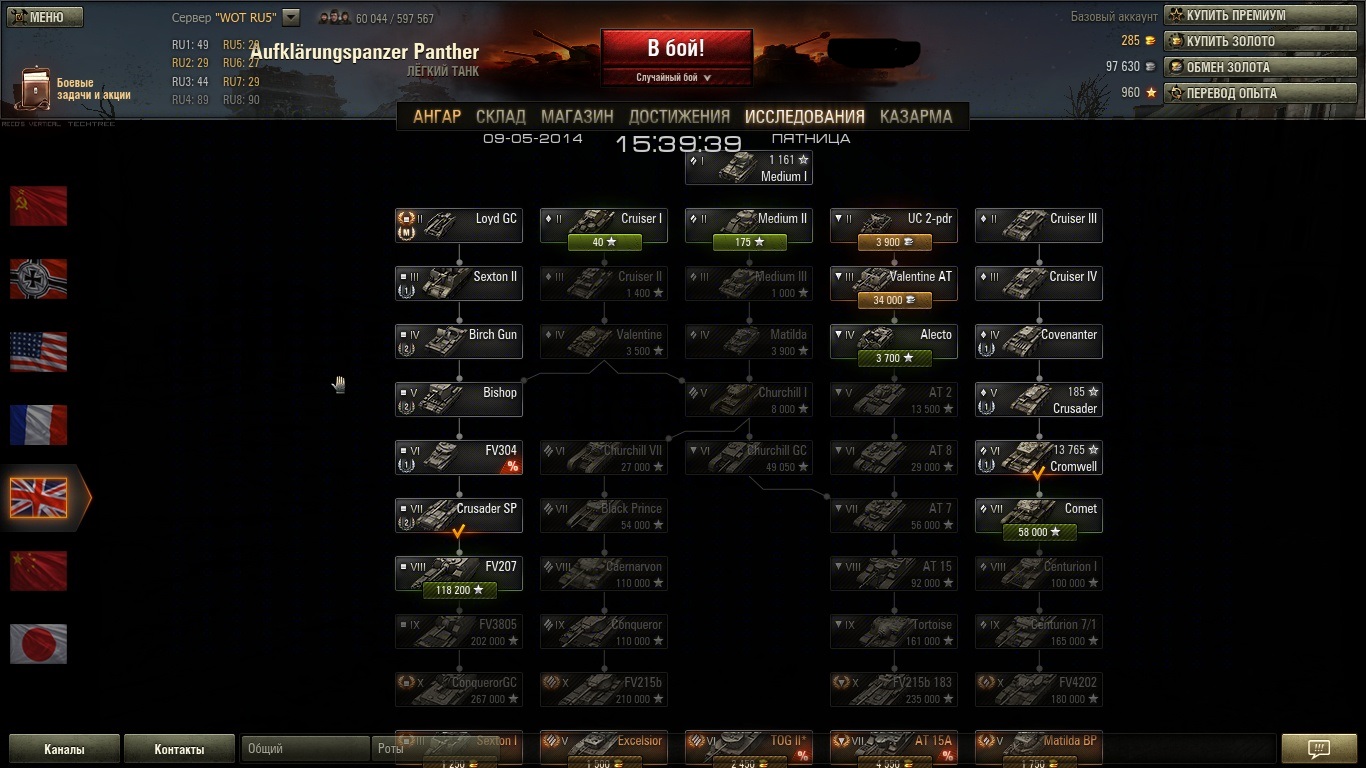The width and height of the screenshot is (1366, 768).
Task: Select the German flag nation
Action: coord(39,279)
